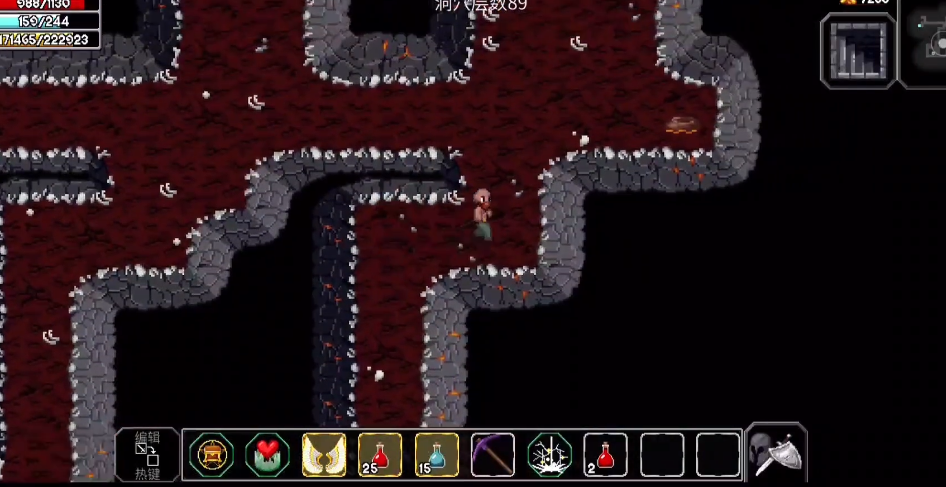The height and width of the screenshot is (487, 946).
Task: Open the helmet and shield equipment button
Action: point(777,453)
